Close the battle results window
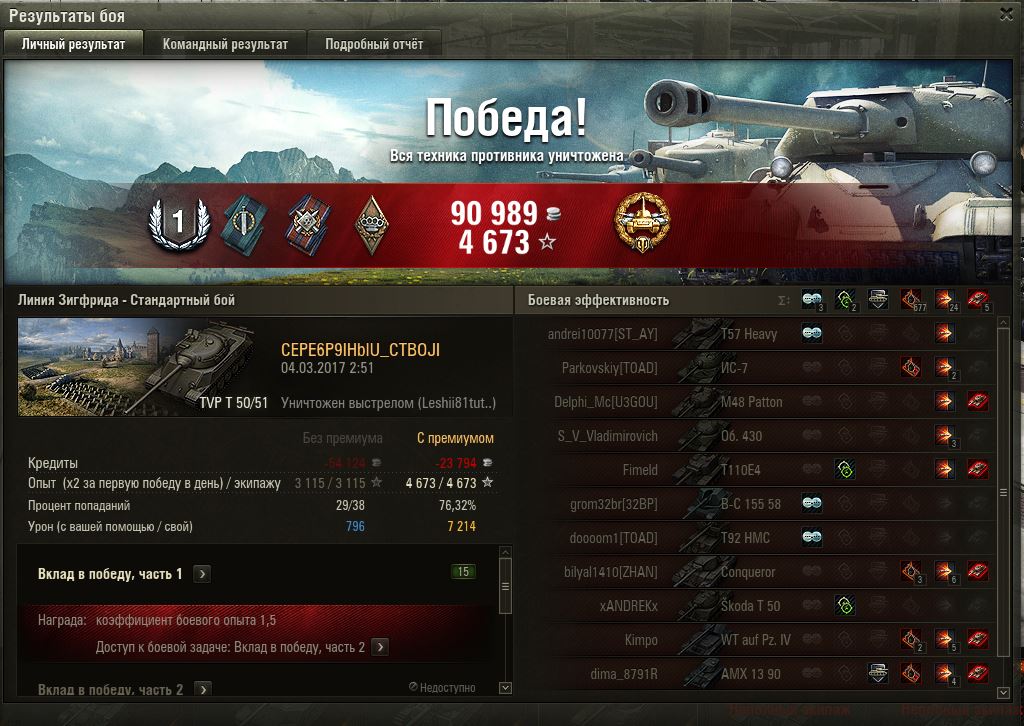The height and width of the screenshot is (726, 1024). pyautogui.click(x=1006, y=14)
